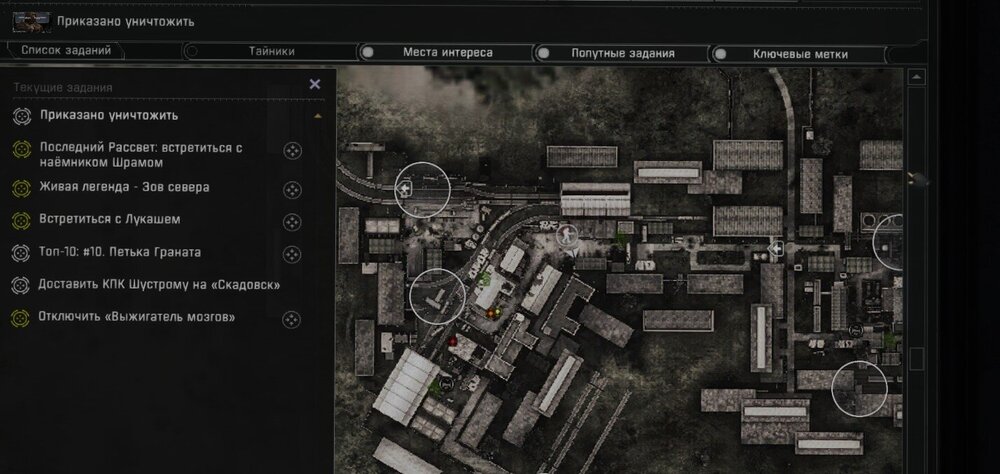Click the scroll-up arrow of map scrollbar
1000x474 pixels.
pos(915,77)
